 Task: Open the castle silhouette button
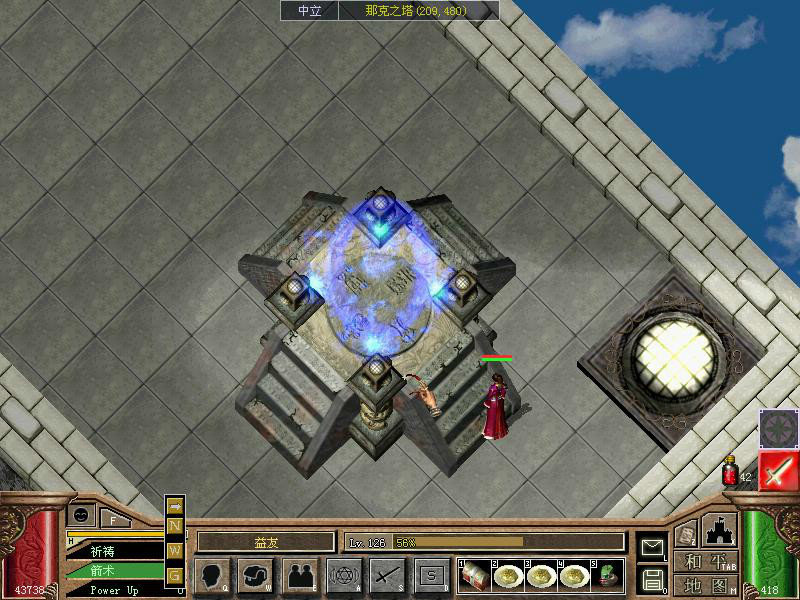(x=719, y=528)
